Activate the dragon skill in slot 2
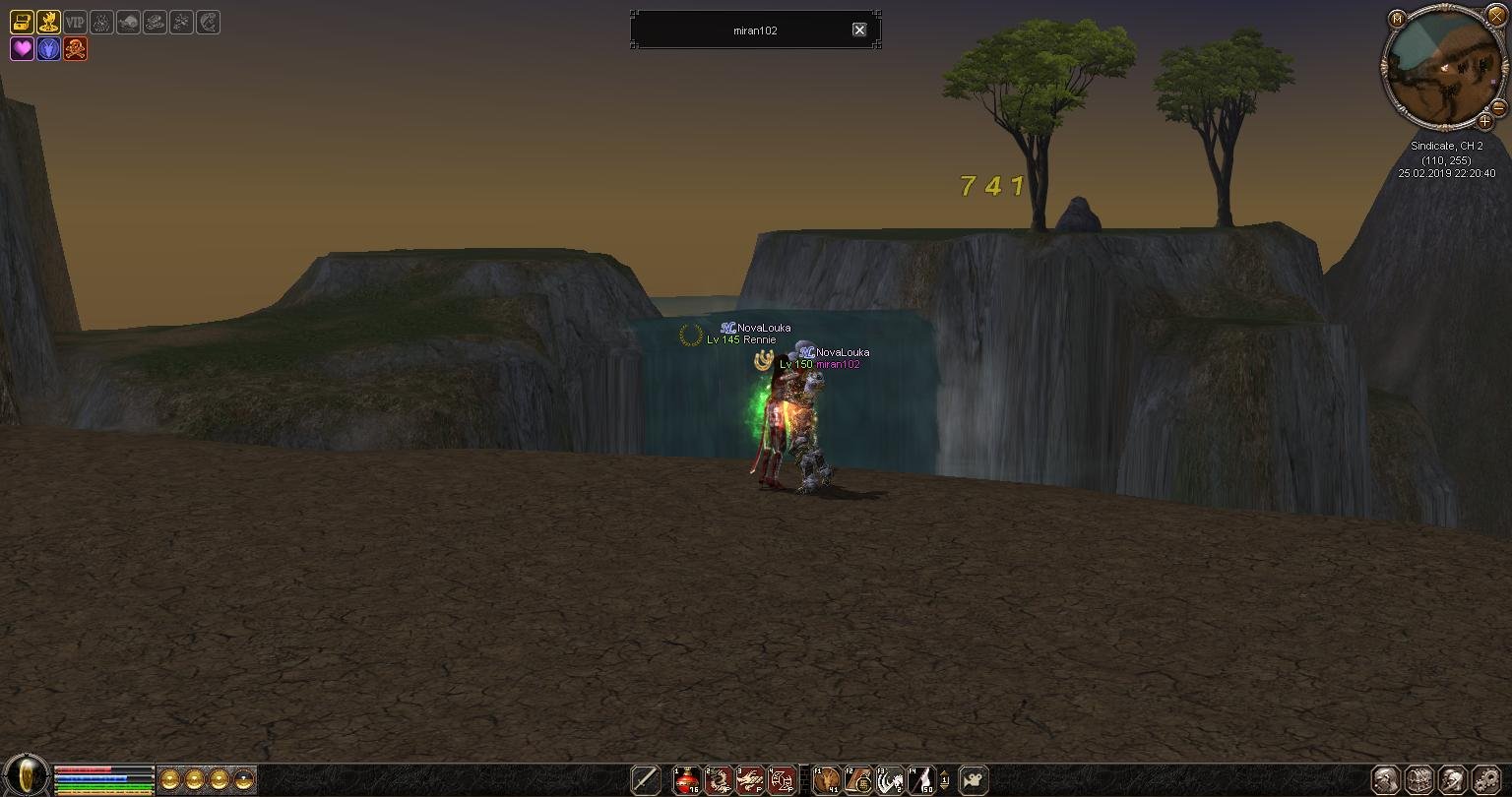Image resolution: width=1512 pixels, height=797 pixels. pos(719,780)
